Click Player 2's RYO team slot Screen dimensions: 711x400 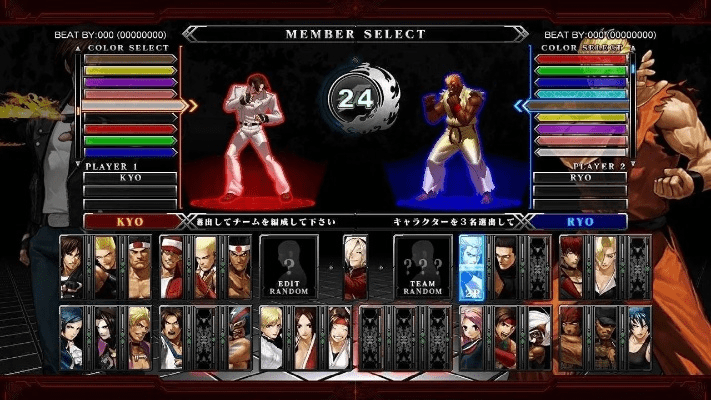tap(580, 177)
